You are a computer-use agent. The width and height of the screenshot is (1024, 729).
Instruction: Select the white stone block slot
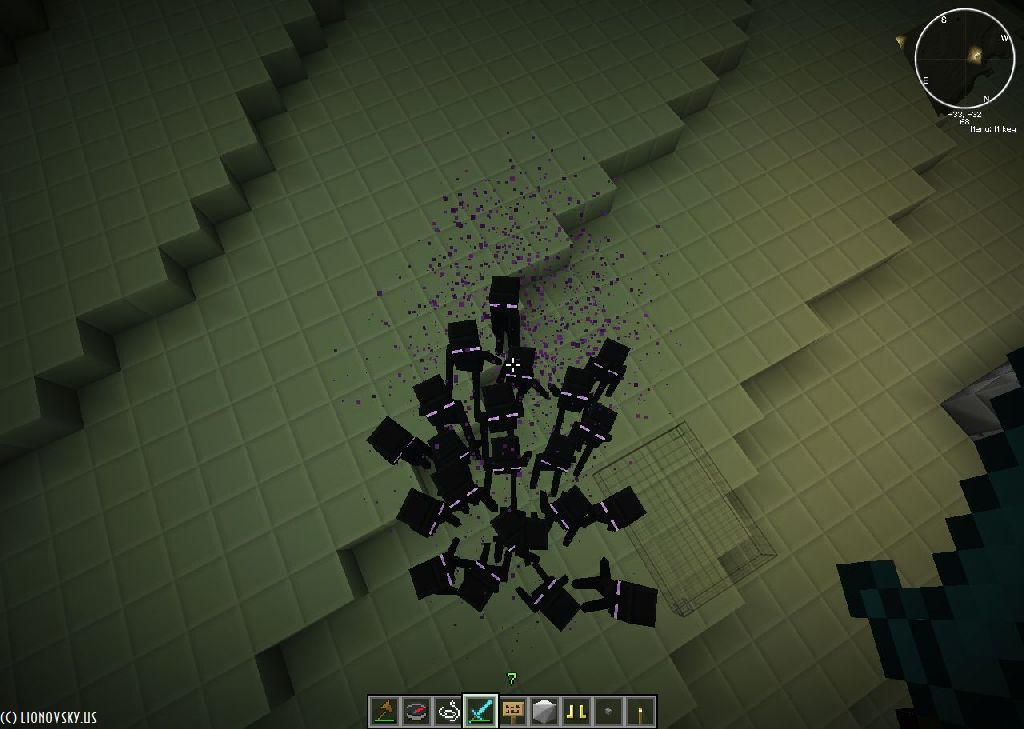tap(544, 711)
